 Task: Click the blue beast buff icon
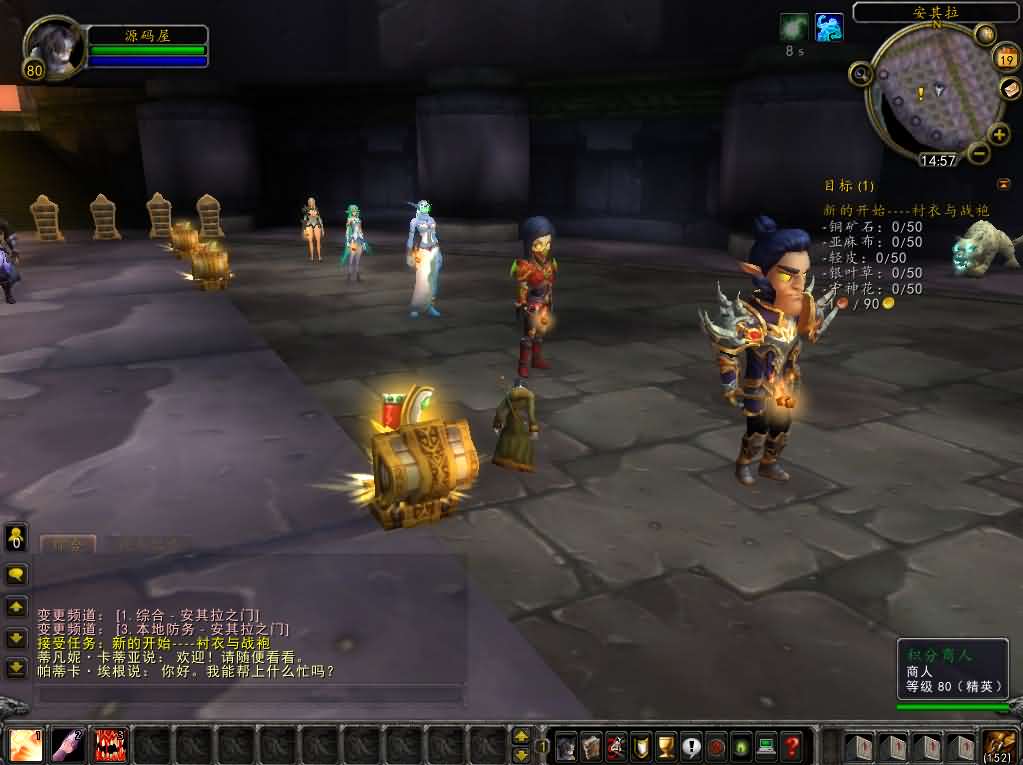[828, 27]
